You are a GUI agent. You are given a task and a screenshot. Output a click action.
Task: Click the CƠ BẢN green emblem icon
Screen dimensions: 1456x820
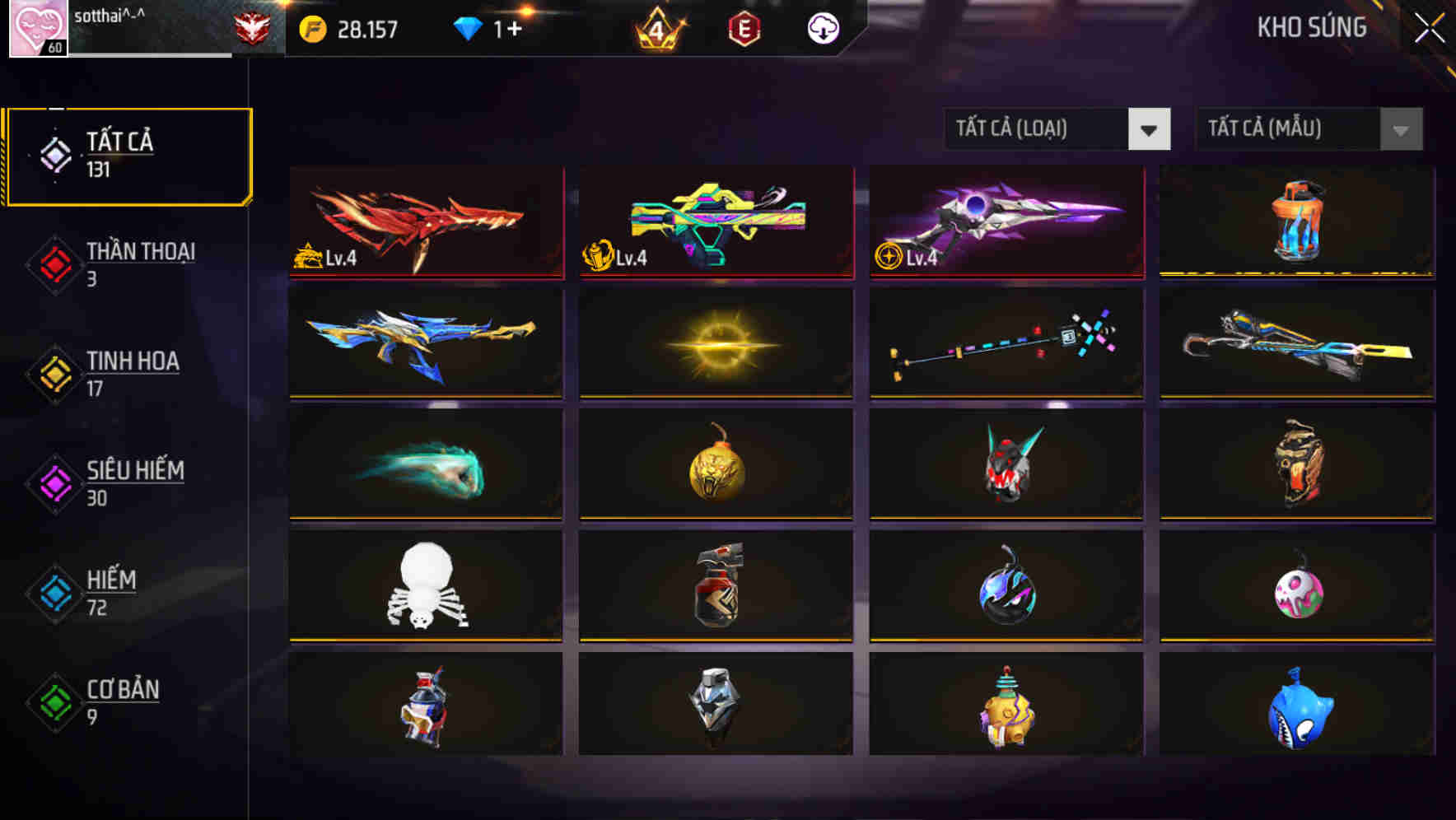53,704
